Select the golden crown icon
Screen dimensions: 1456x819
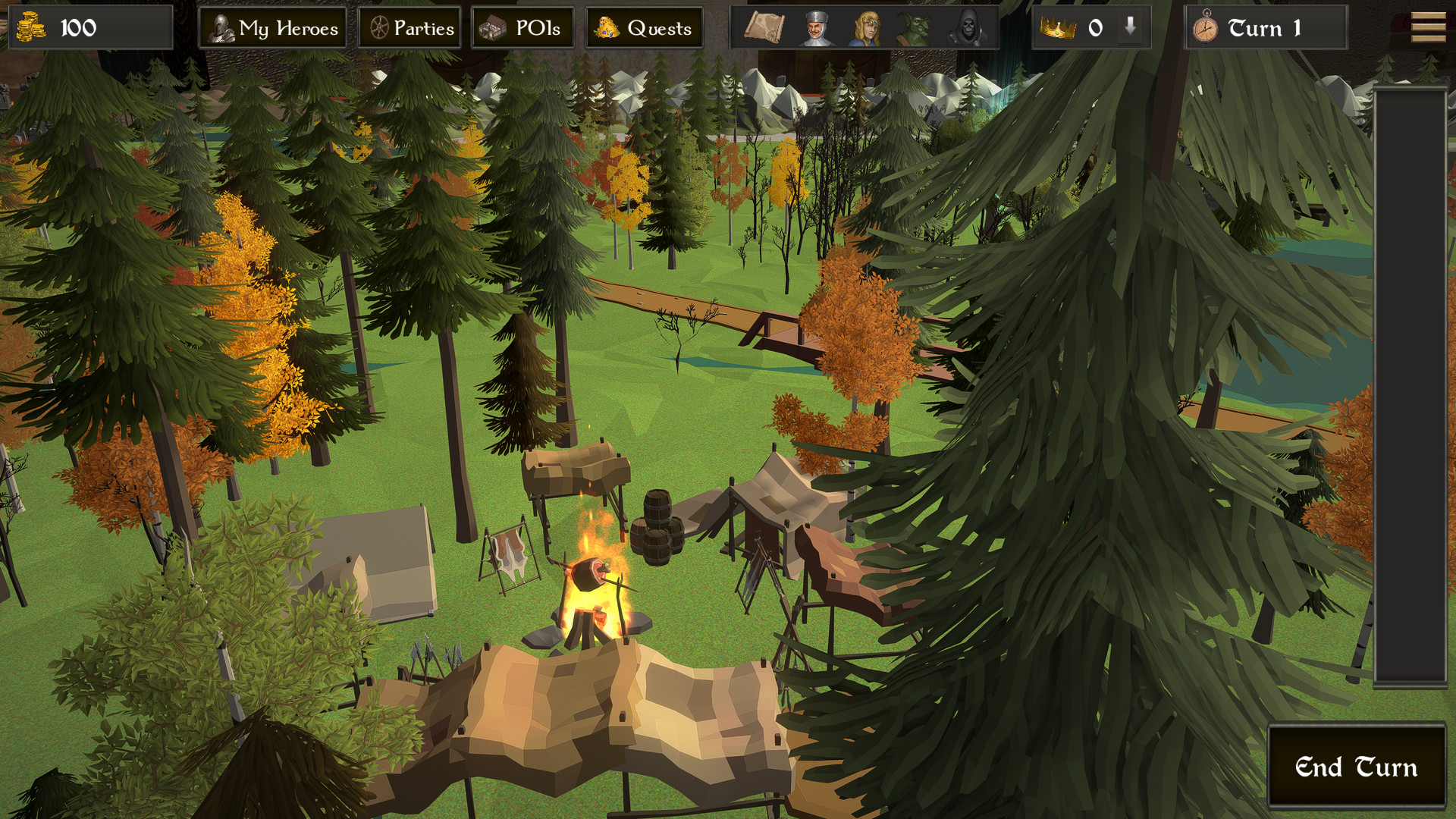[1057, 28]
